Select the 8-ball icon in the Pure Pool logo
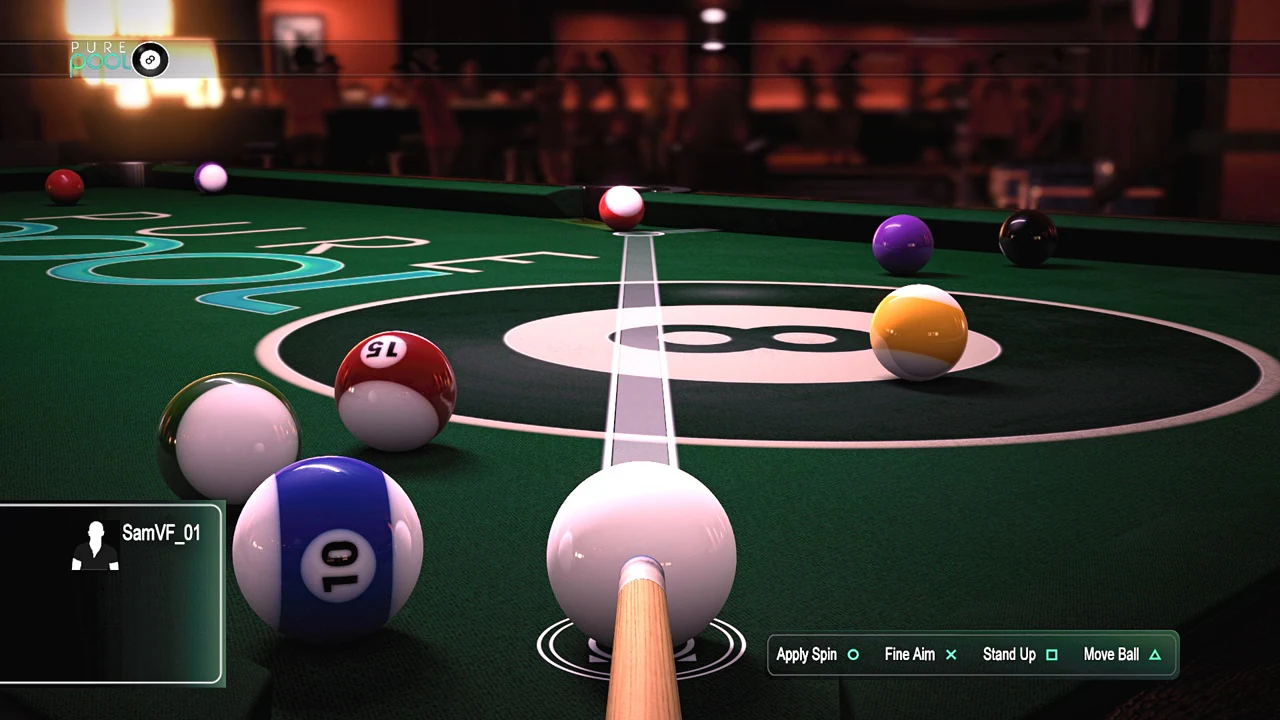Image resolution: width=1280 pixels, height=720 pixels. coord(150,60)
